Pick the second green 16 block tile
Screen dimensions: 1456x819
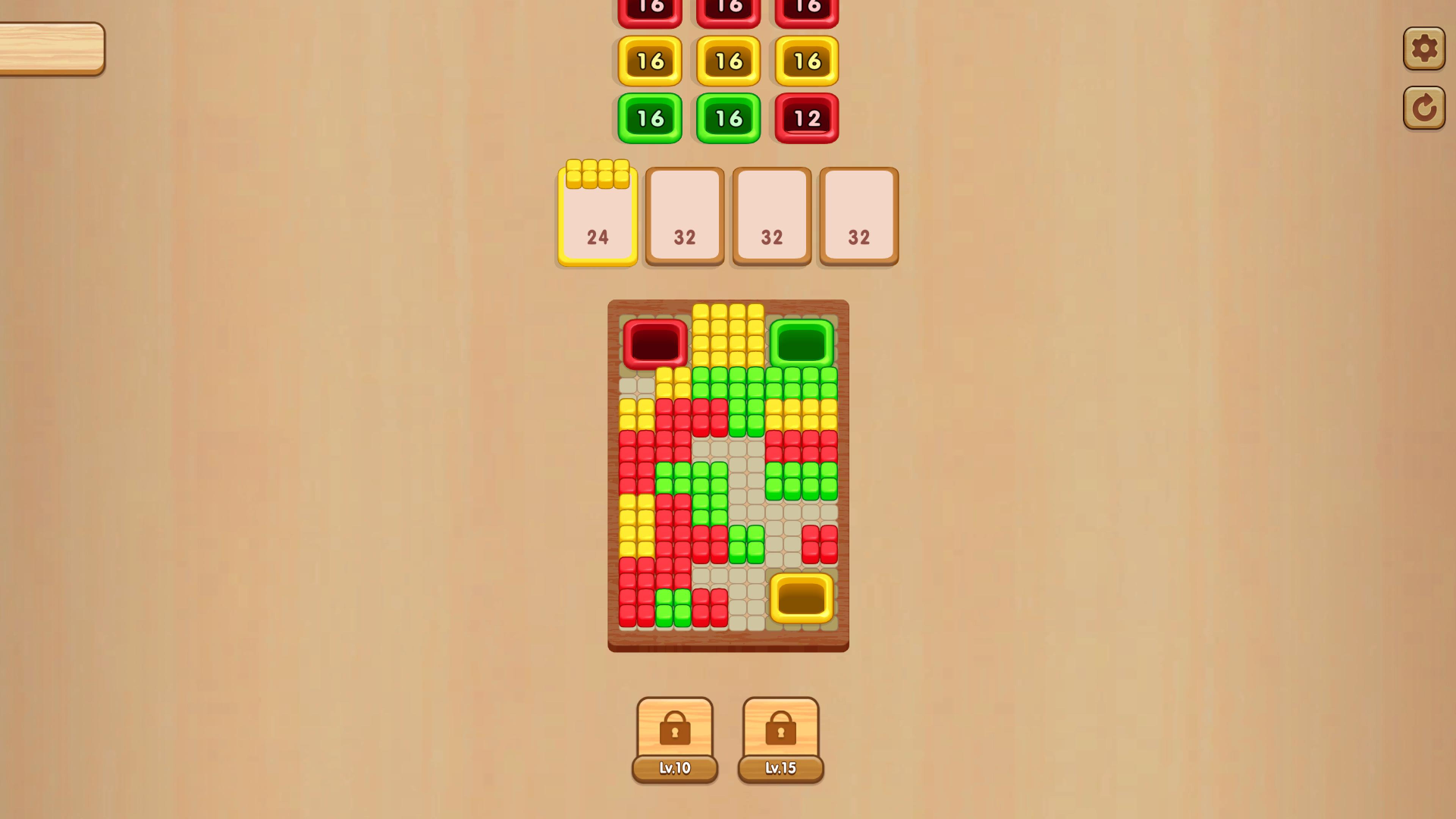pos(729,118)
